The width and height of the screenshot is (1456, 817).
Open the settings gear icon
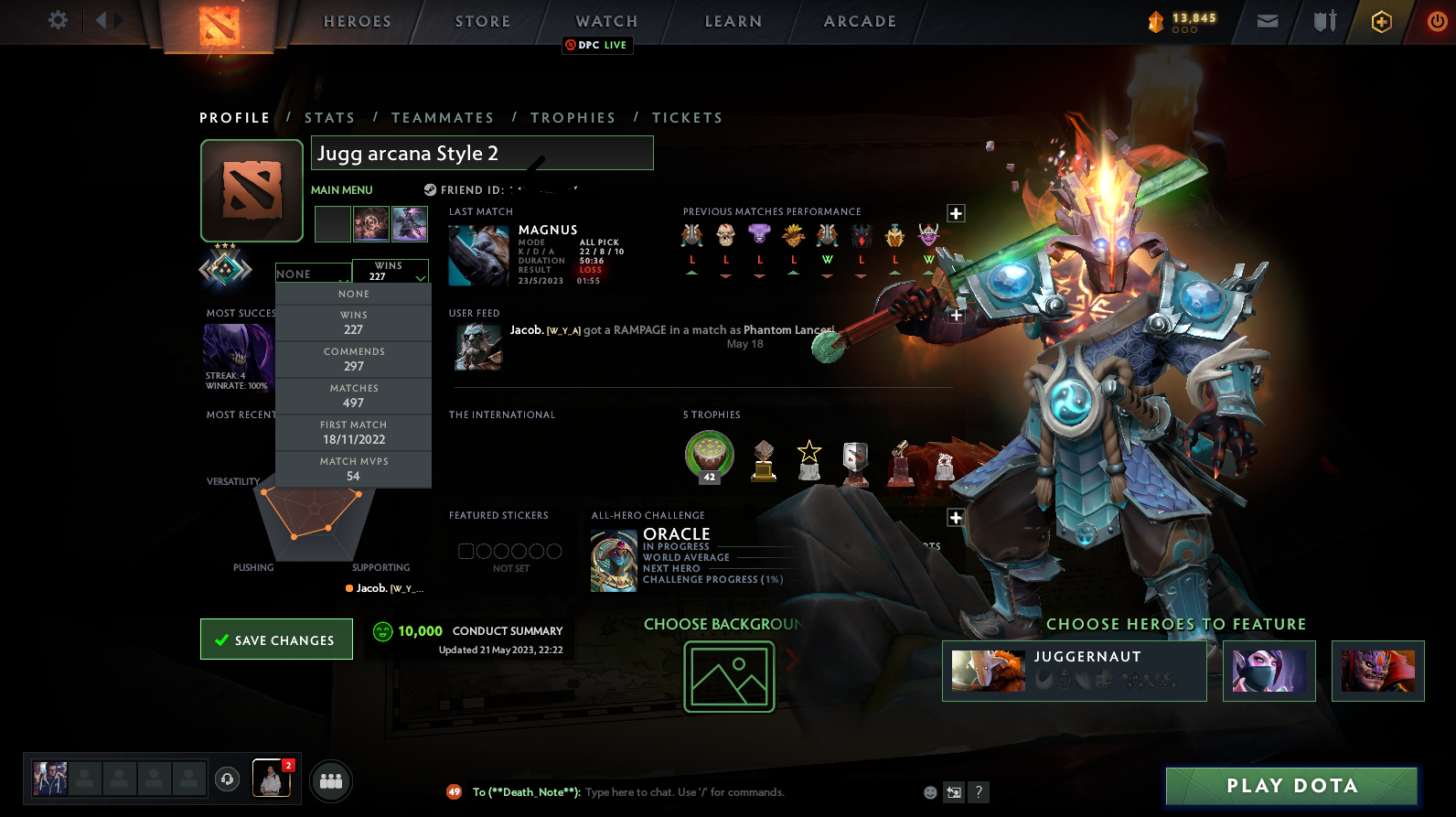57,20
